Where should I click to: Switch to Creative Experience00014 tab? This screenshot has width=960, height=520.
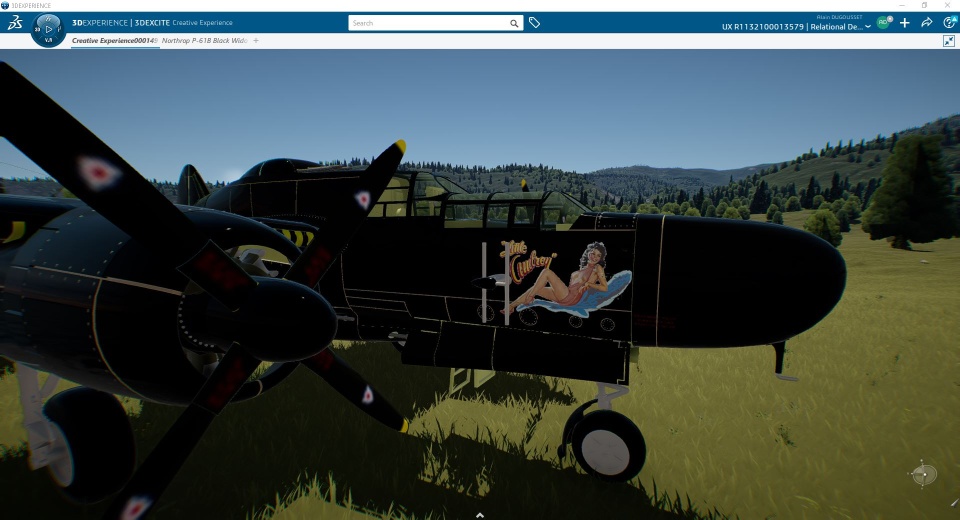(x=114, y=41)
